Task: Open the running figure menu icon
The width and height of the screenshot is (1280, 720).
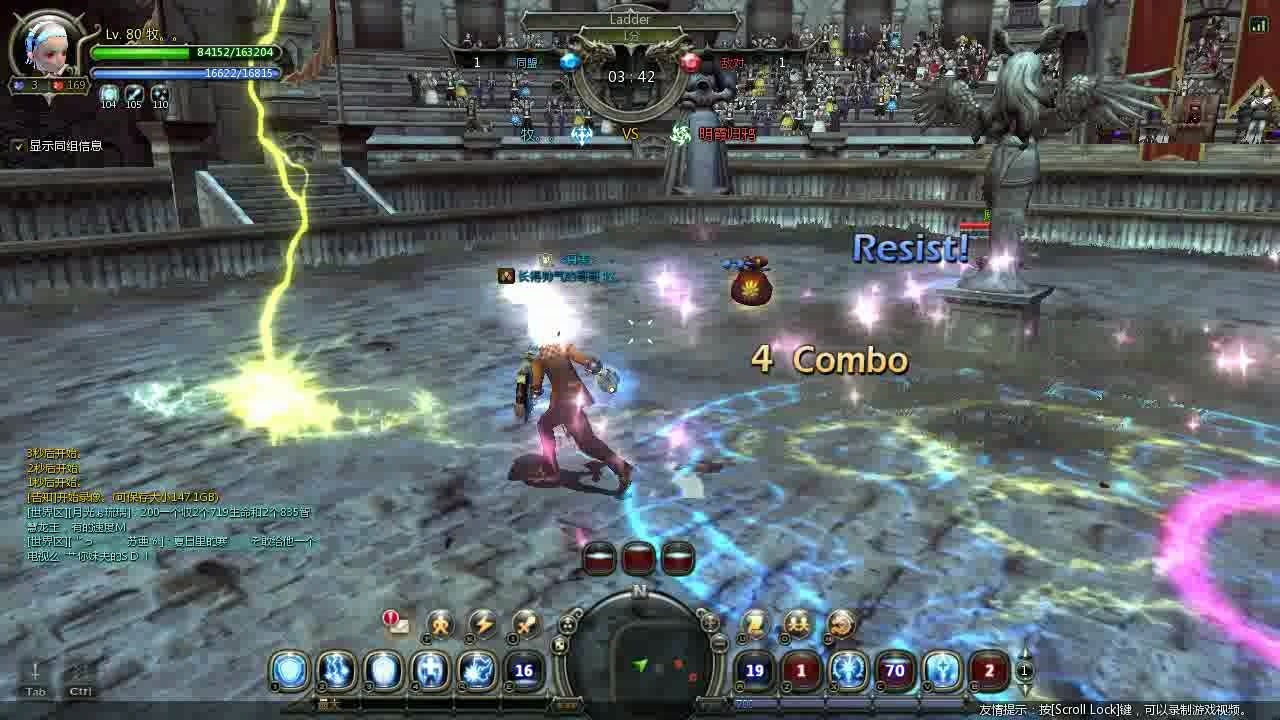Action: [x=440, y=625]
